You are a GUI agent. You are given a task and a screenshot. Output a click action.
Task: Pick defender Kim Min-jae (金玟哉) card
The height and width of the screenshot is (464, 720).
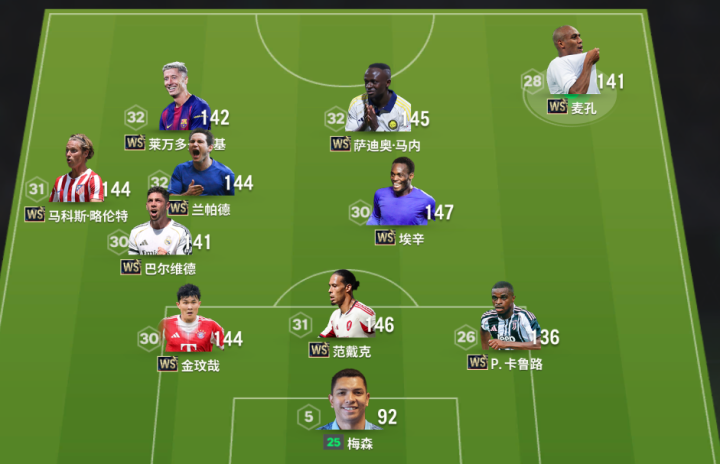191,322
